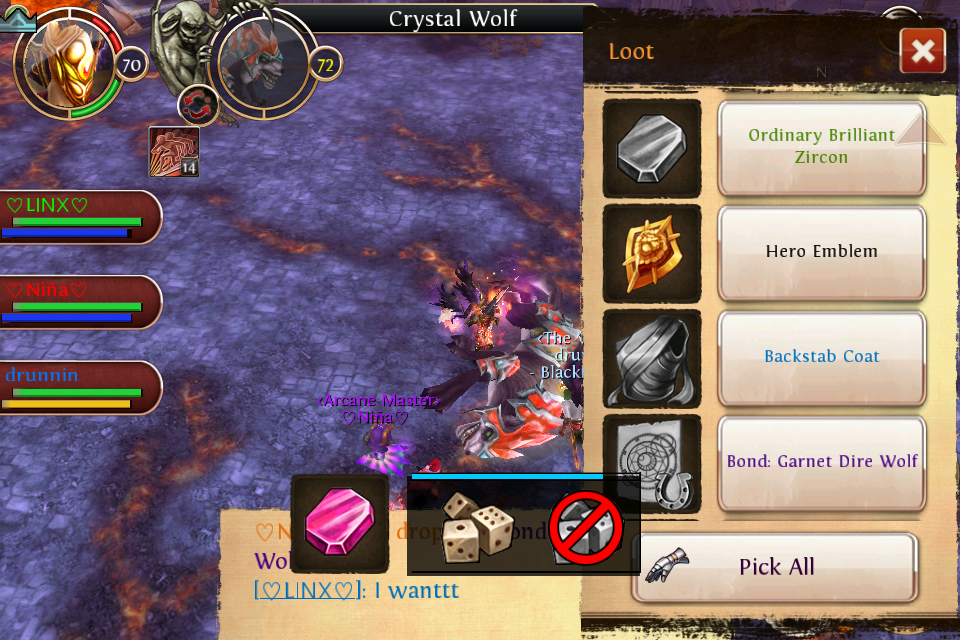The image size is (960, 640).
Task: Click the gold Hero Emblem icon
Action: [x=652, y=253]
